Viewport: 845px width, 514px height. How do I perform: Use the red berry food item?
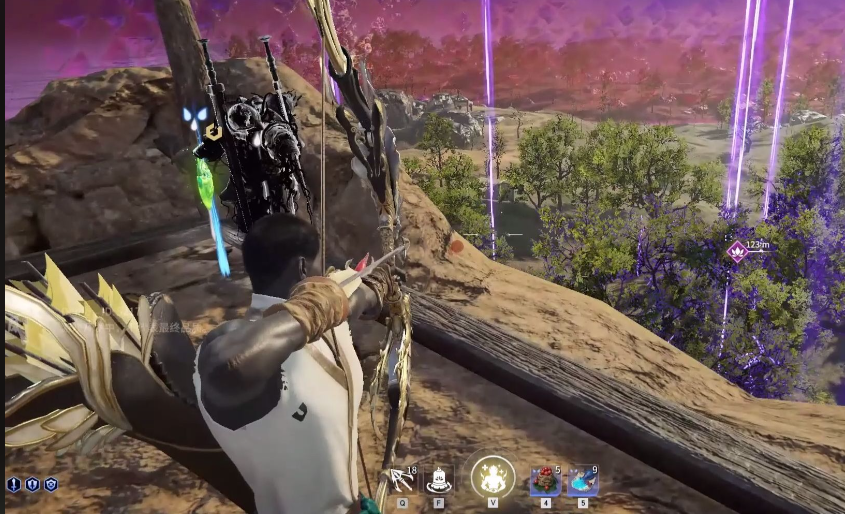[x=545, y=480]
